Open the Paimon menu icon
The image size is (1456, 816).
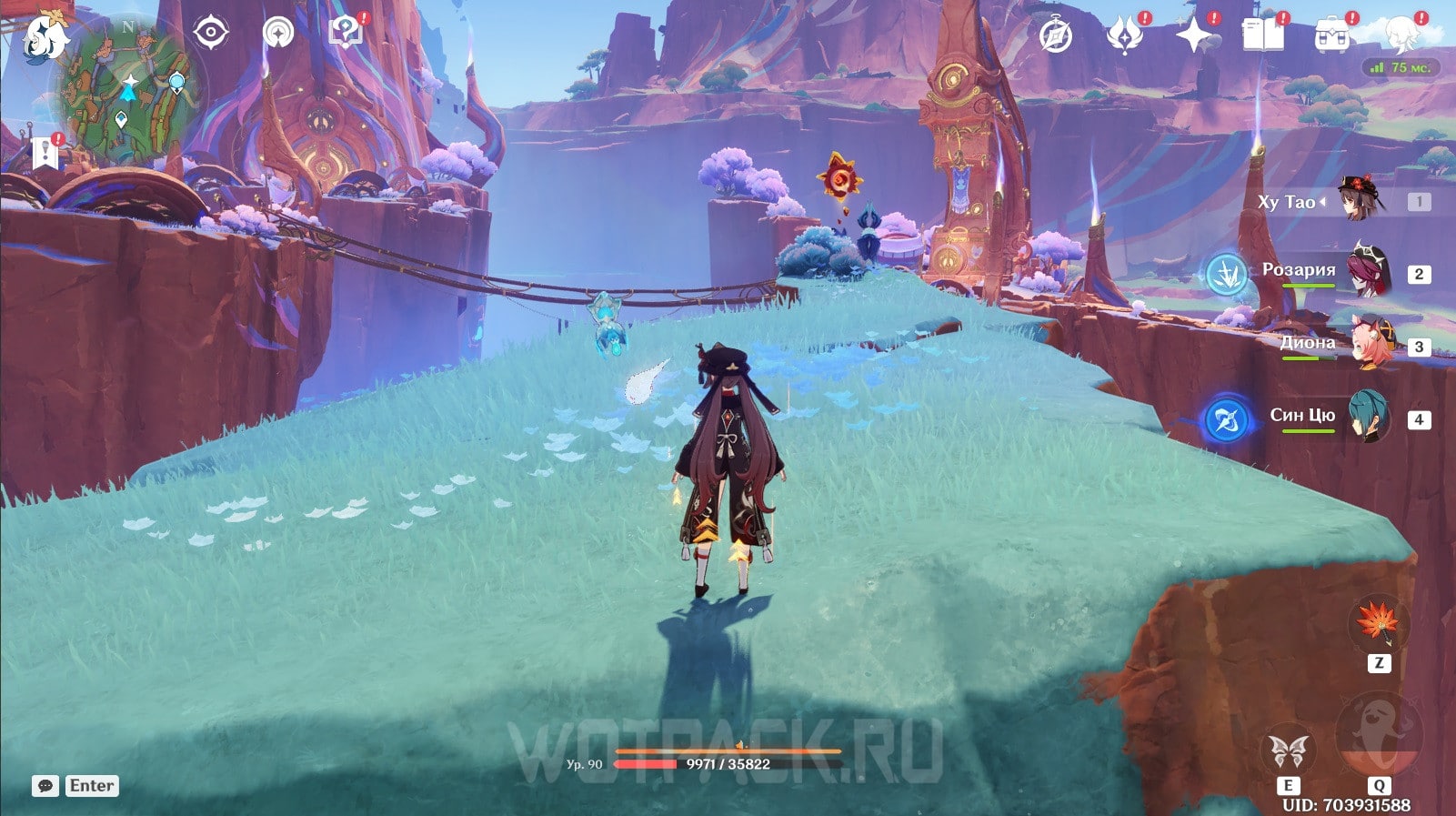click(45, 36)
